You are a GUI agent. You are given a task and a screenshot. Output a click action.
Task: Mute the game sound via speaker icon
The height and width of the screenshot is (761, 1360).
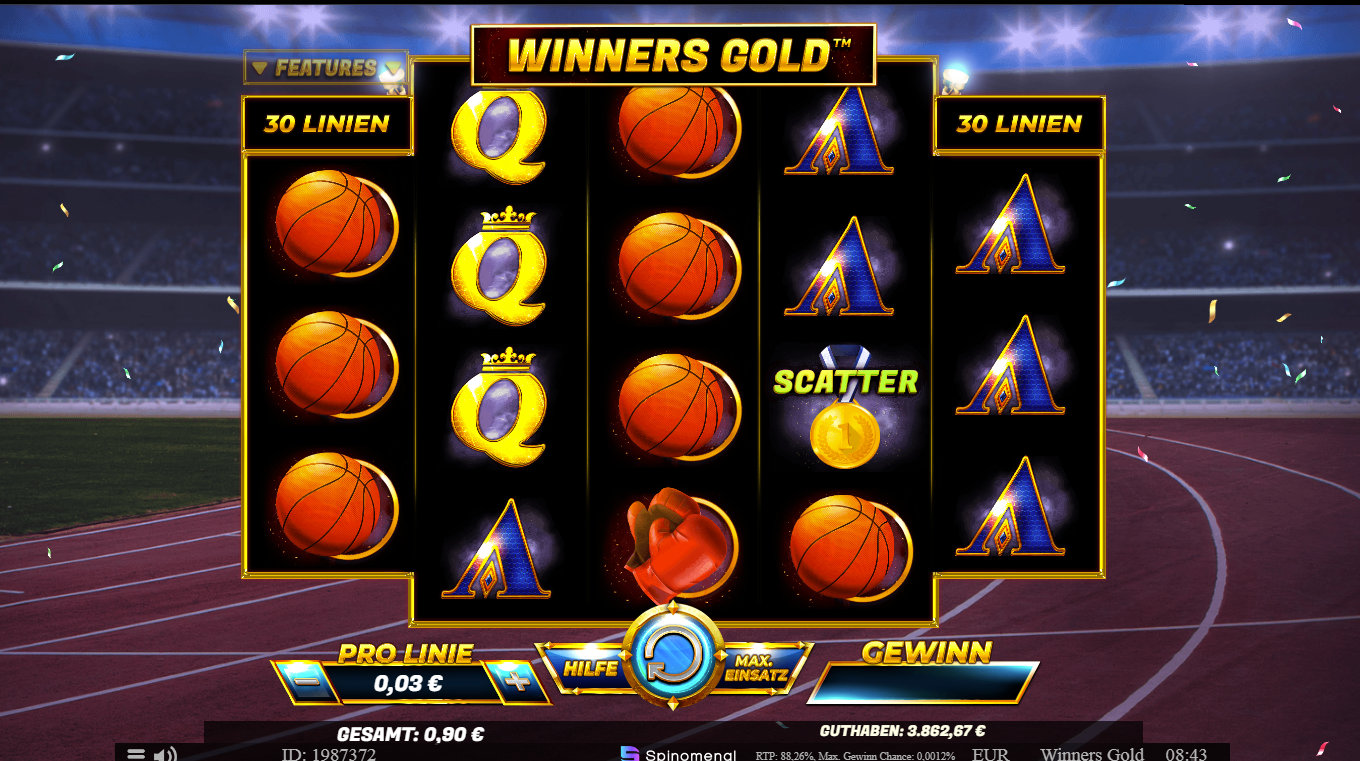(x=166, y=755)
